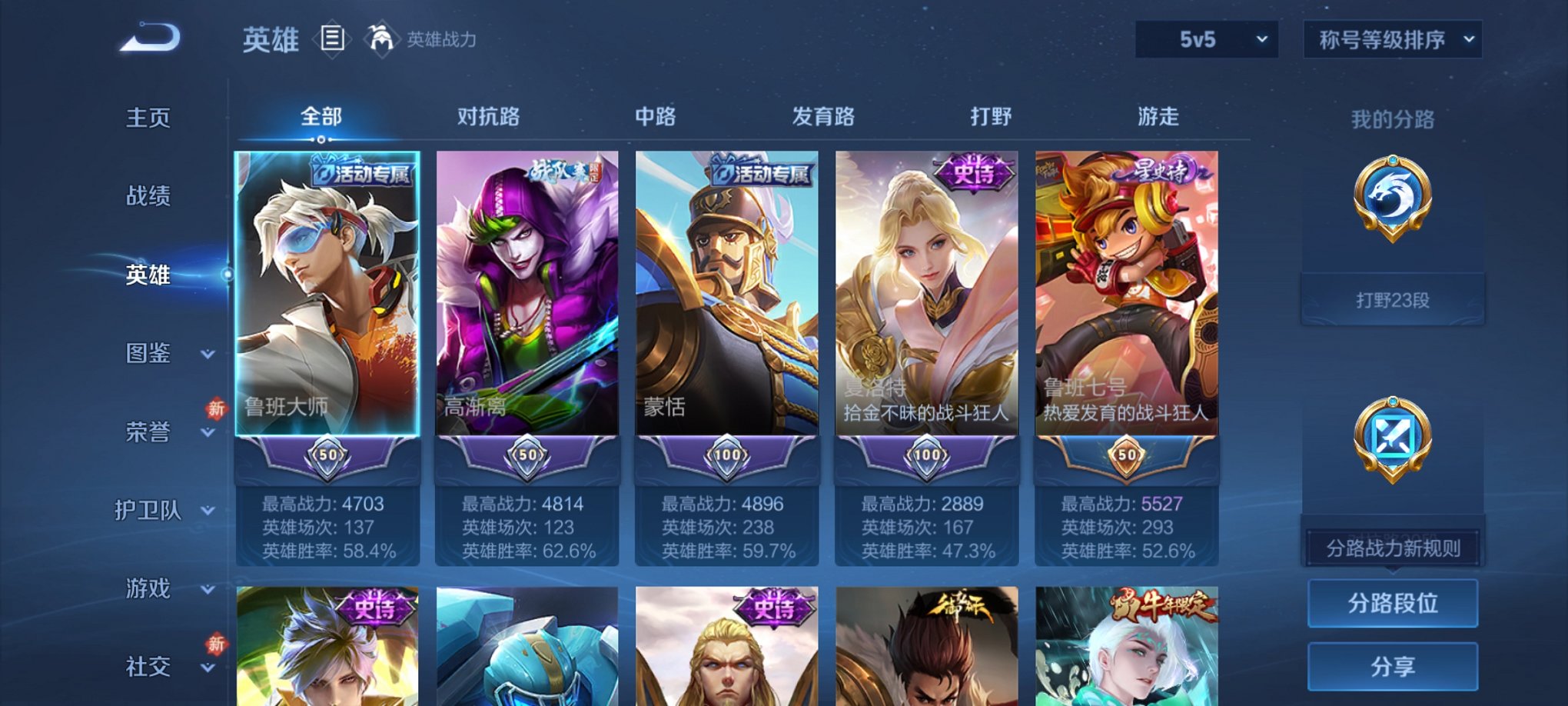This screenshot has width=1568, height=706.
Task: Select 战绩 from the left sidebar menu
Action: (148, 197)
